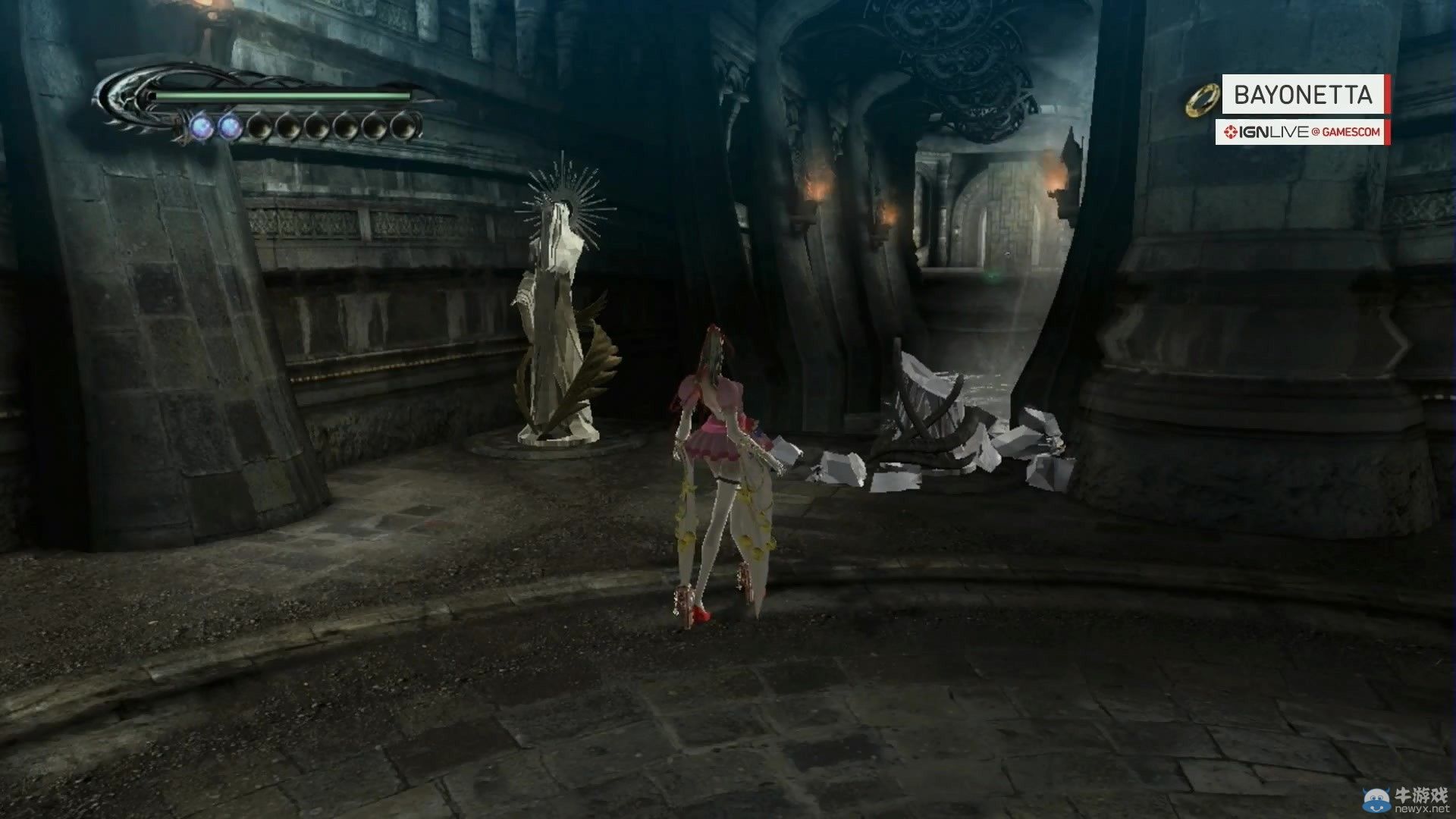
Task: Select the second lit magic orb
Action: (232, 126)
